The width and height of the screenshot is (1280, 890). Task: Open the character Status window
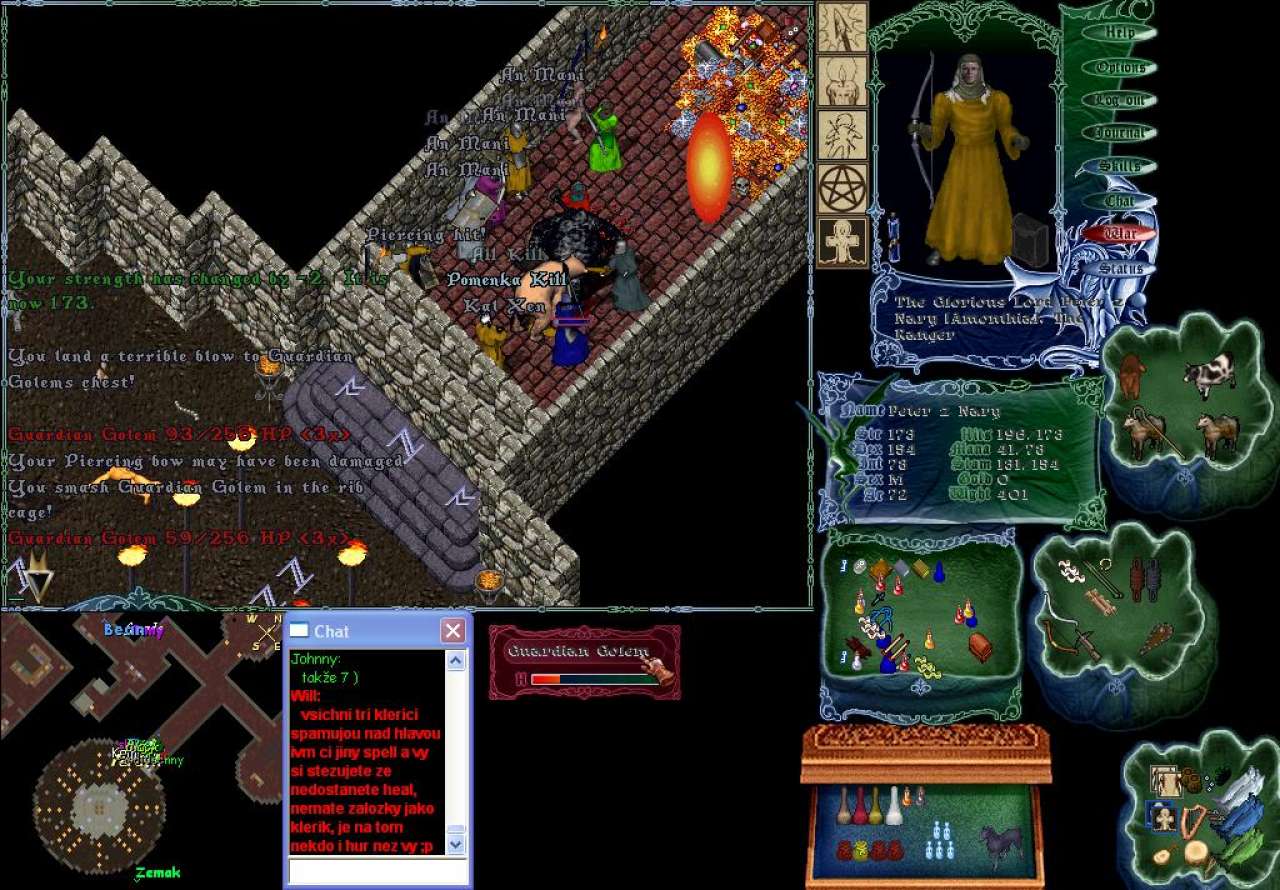[1119, 268]
